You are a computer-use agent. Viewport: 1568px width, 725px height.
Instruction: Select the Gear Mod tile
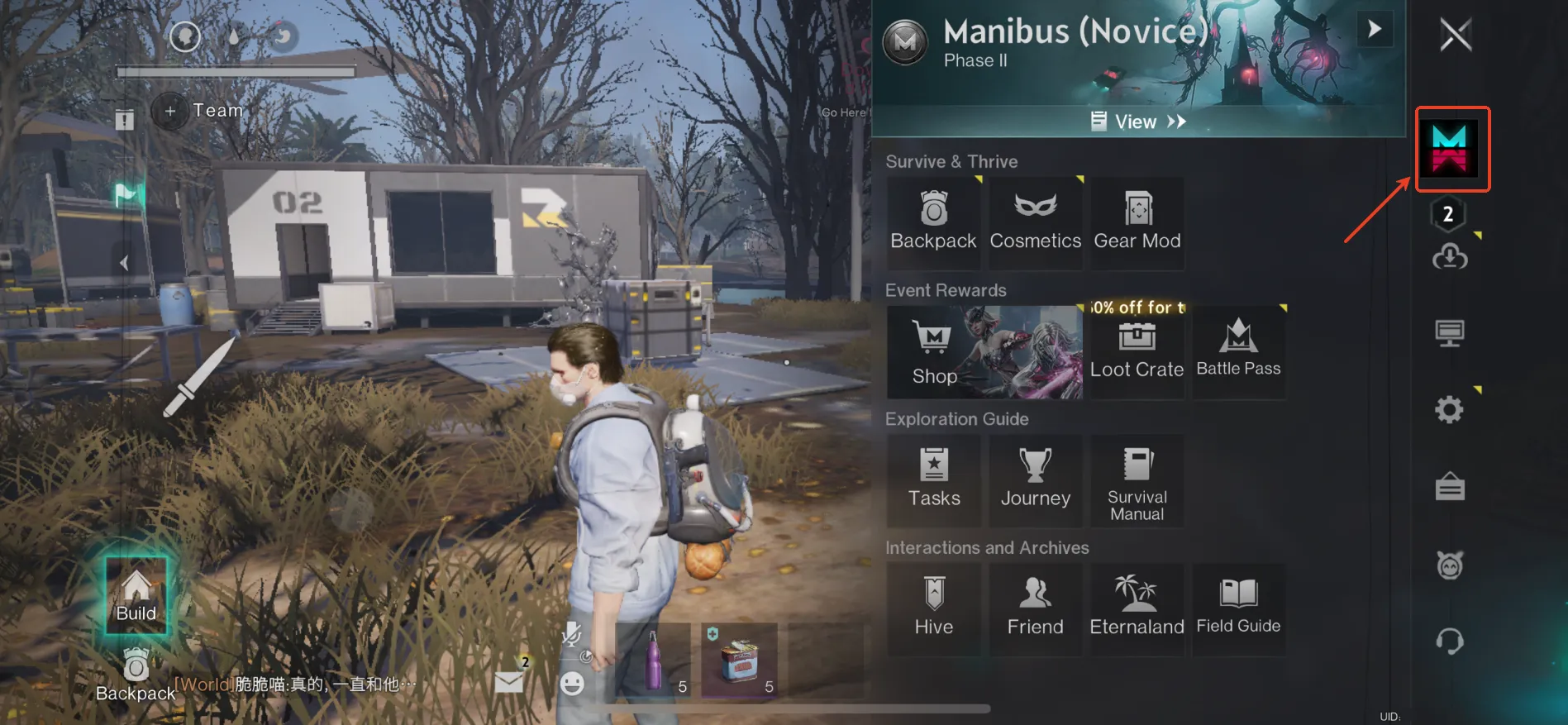pyautogui.click(x=1137, y=222)
